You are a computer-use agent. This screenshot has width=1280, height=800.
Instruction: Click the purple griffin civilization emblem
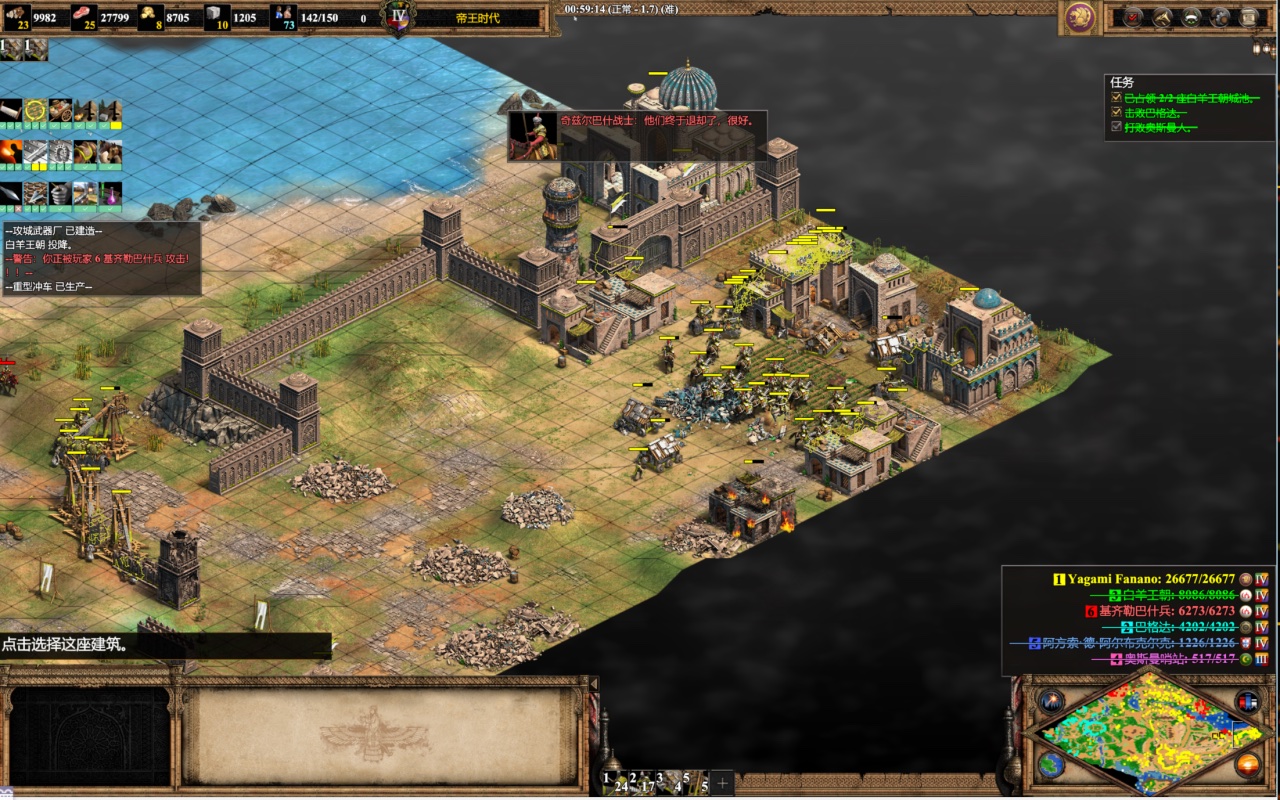1079,16
